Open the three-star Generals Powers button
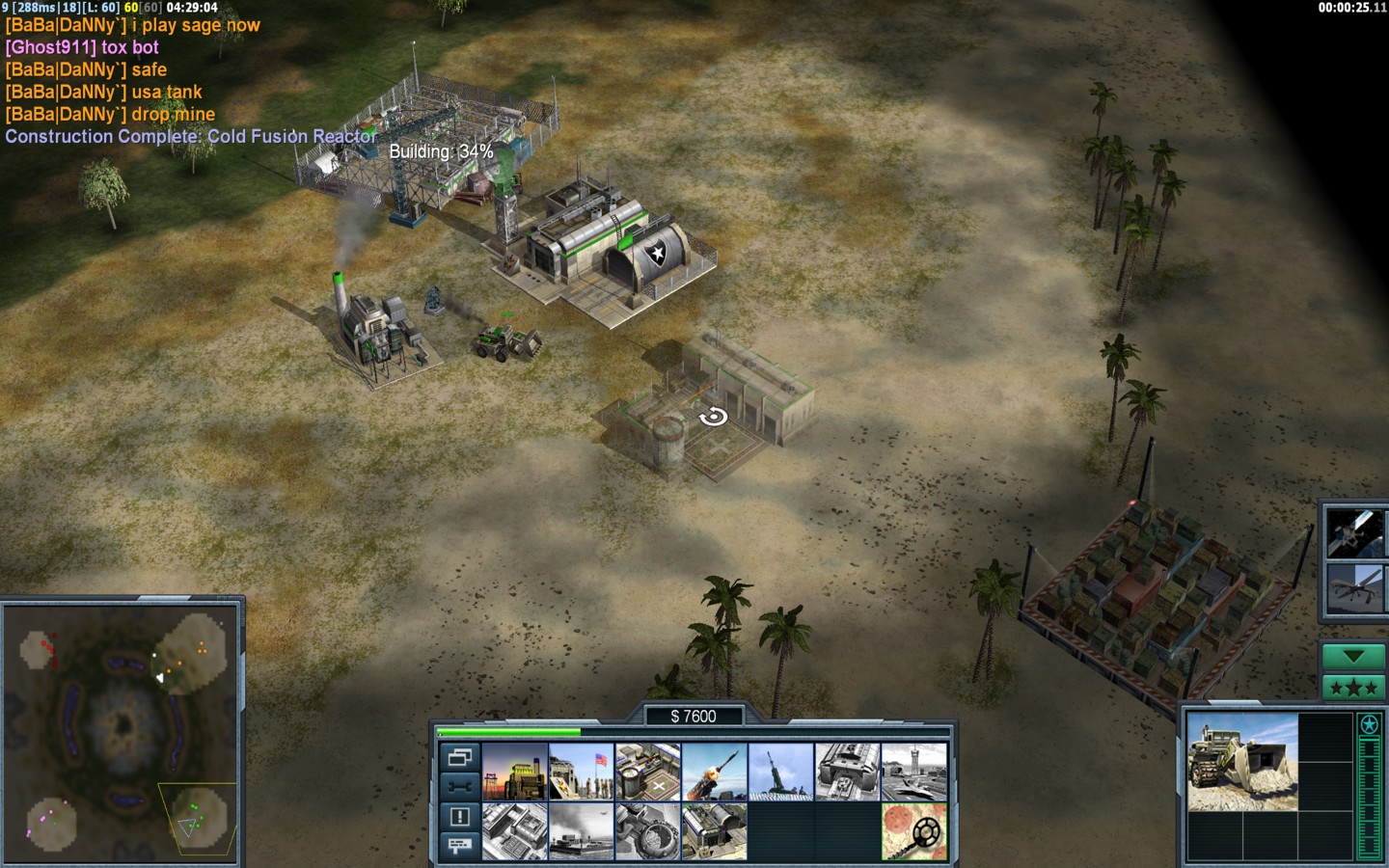Screen dimensions: 1389x868 point(1352,688)
